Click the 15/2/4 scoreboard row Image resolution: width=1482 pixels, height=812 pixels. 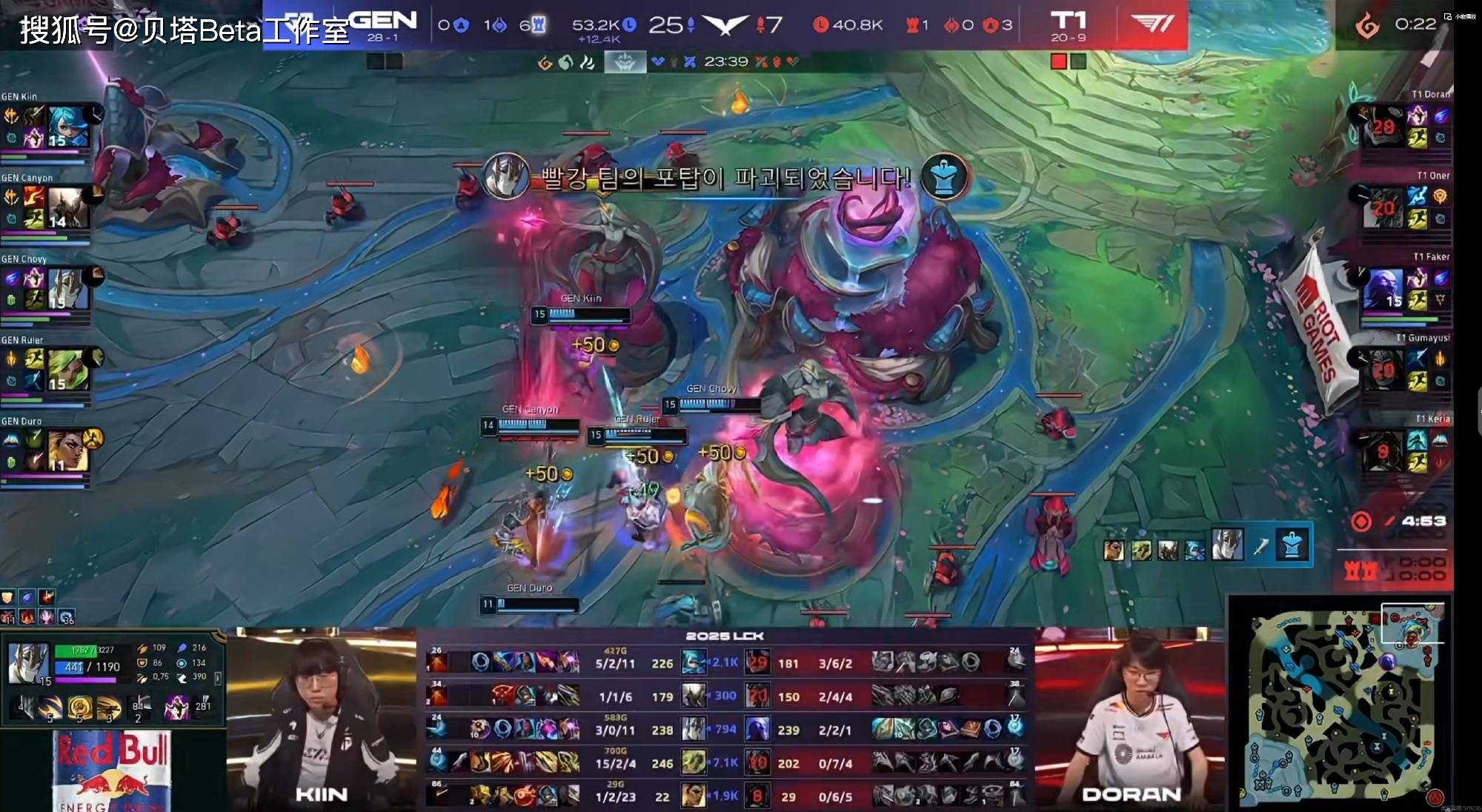tap(725, 763)
